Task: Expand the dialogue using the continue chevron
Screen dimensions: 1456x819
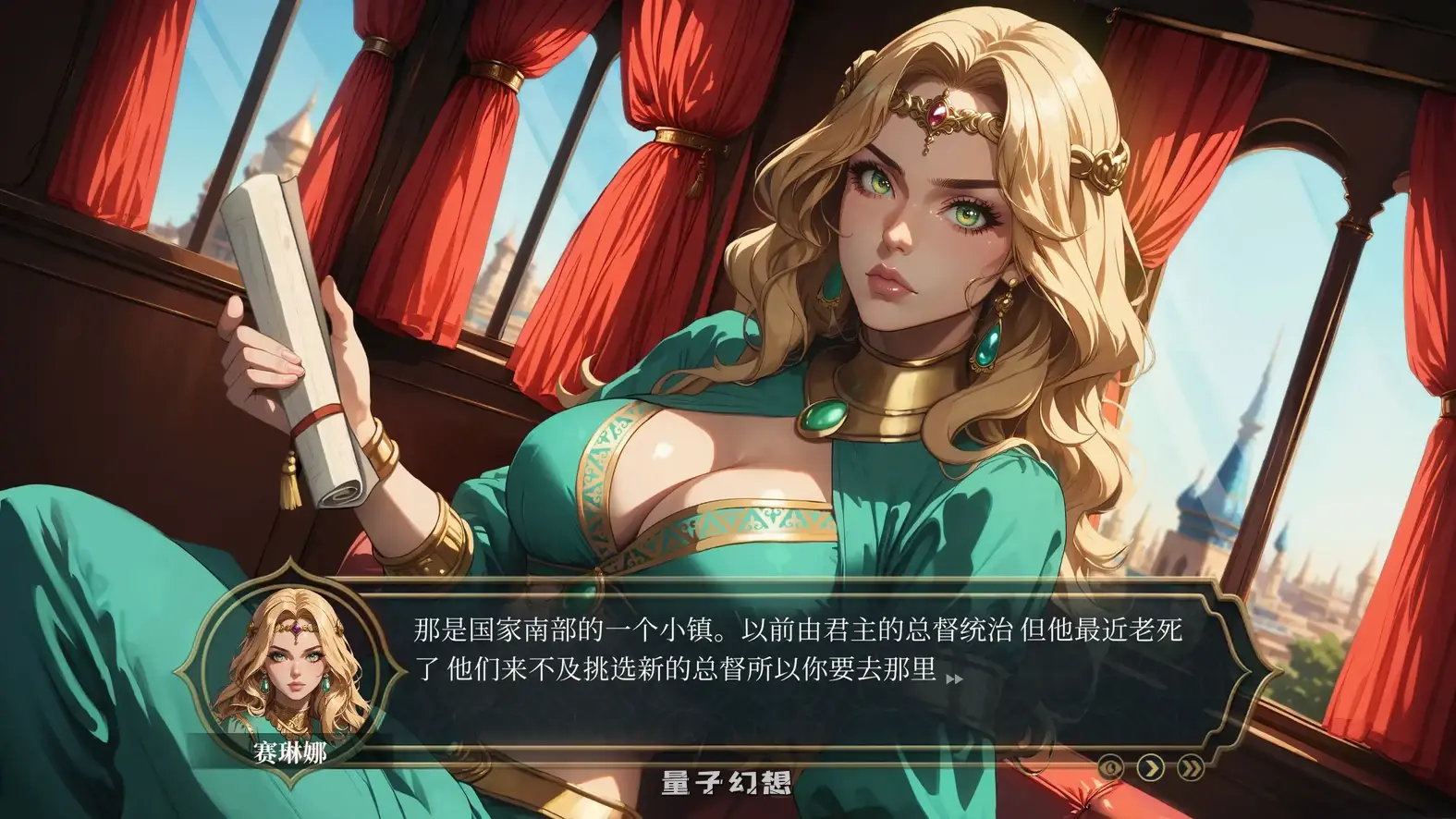Action: 1150,767
